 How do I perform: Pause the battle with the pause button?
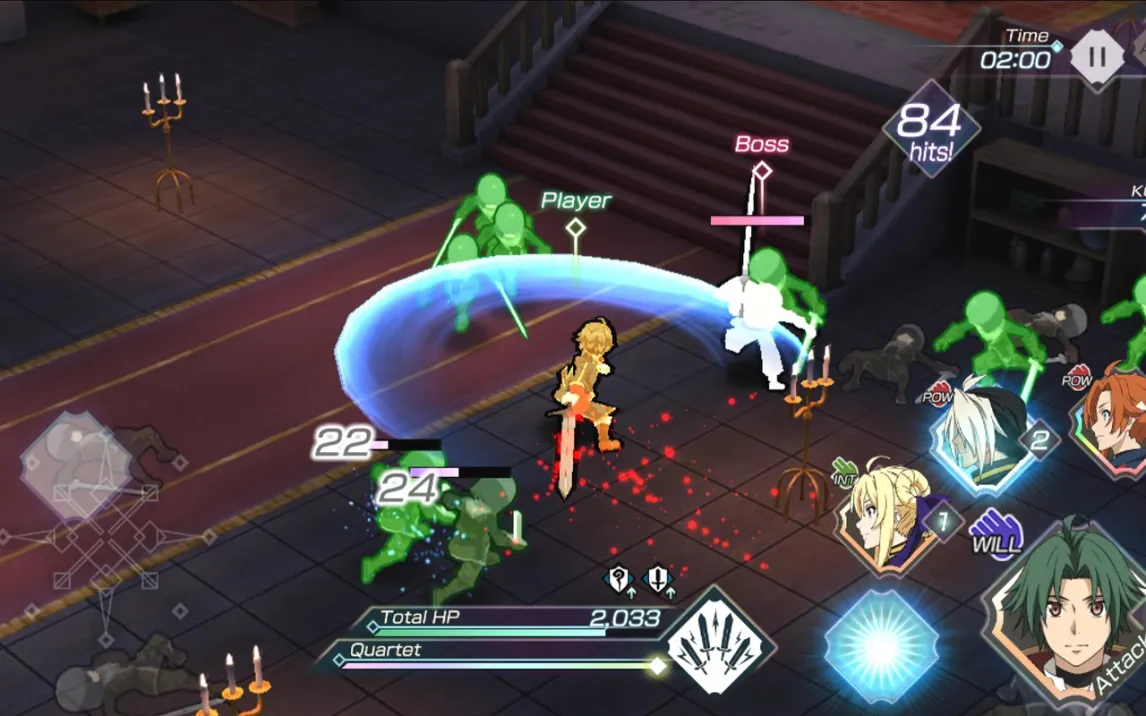pyautogui.click(x=1097, y=55)
